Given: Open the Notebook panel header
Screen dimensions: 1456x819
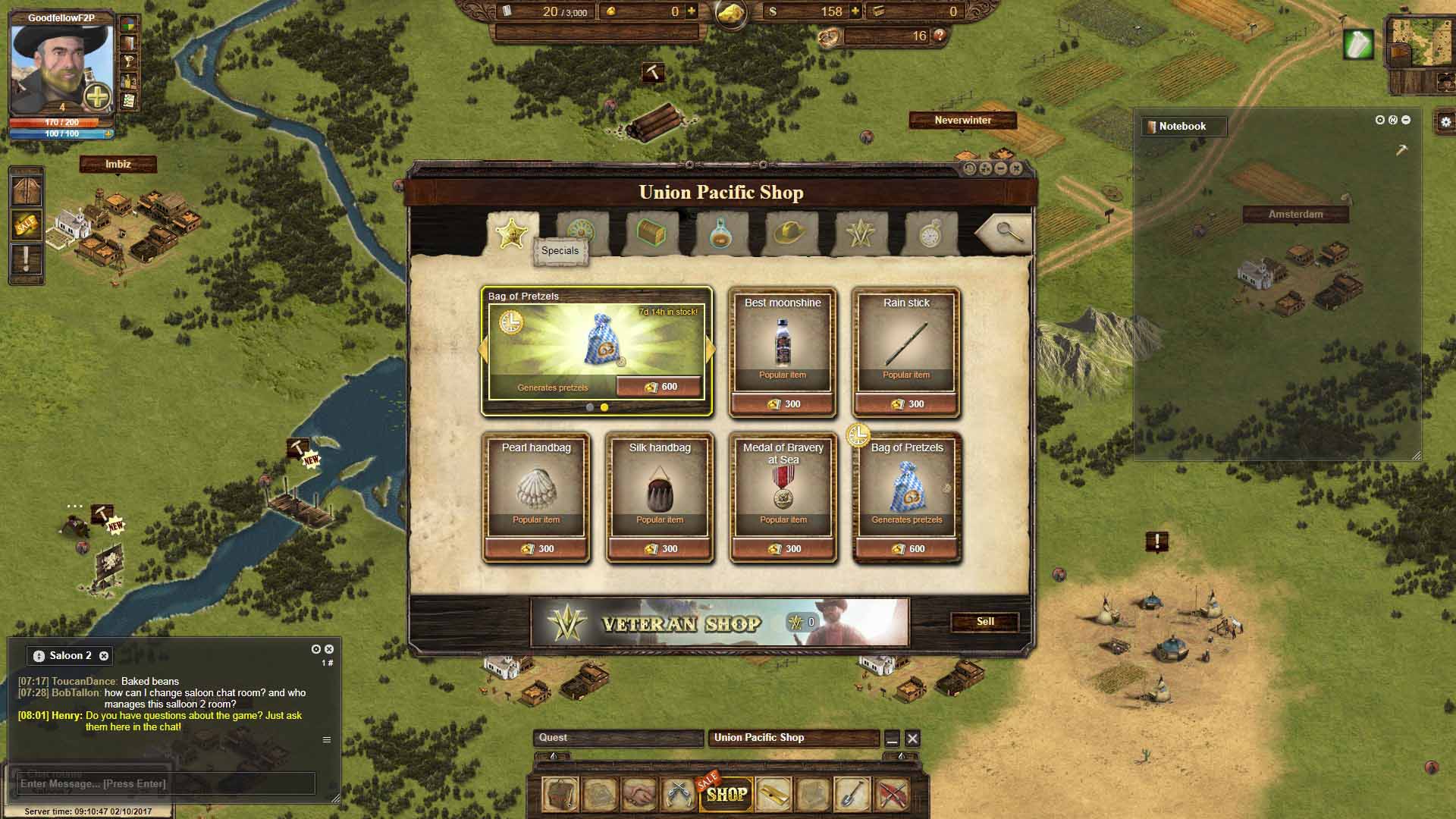Looking at the screenshot, I should (1183, 127).
